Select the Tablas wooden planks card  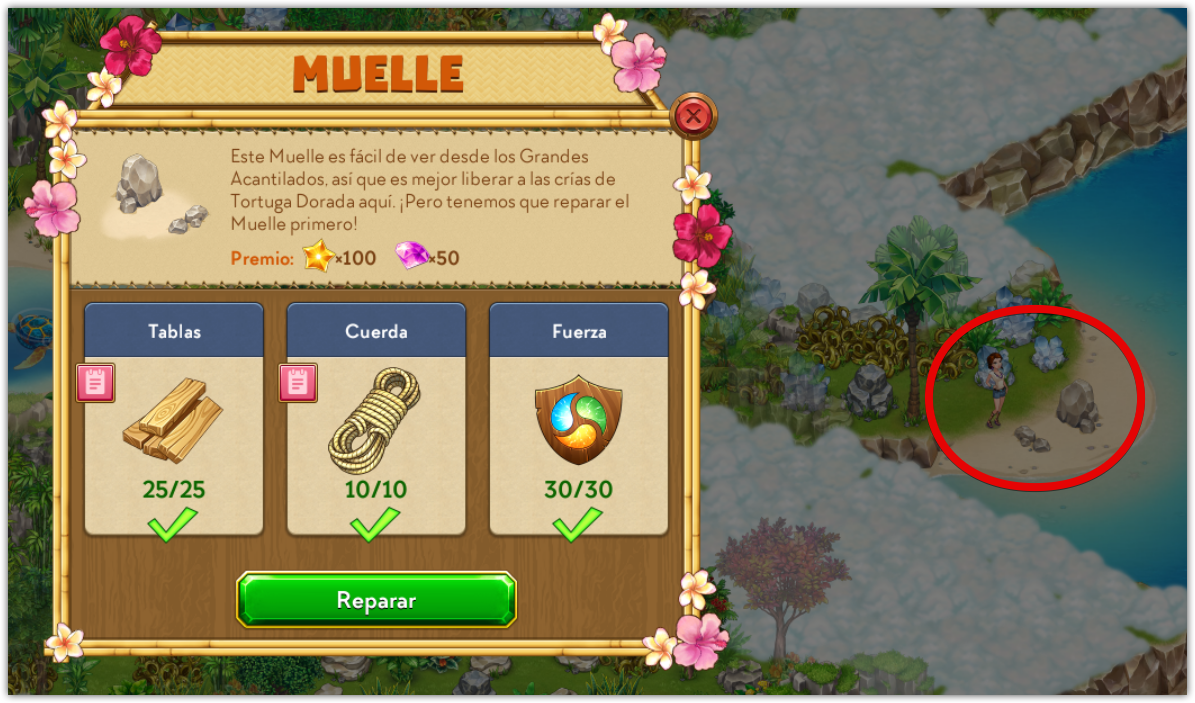point(174,420)
